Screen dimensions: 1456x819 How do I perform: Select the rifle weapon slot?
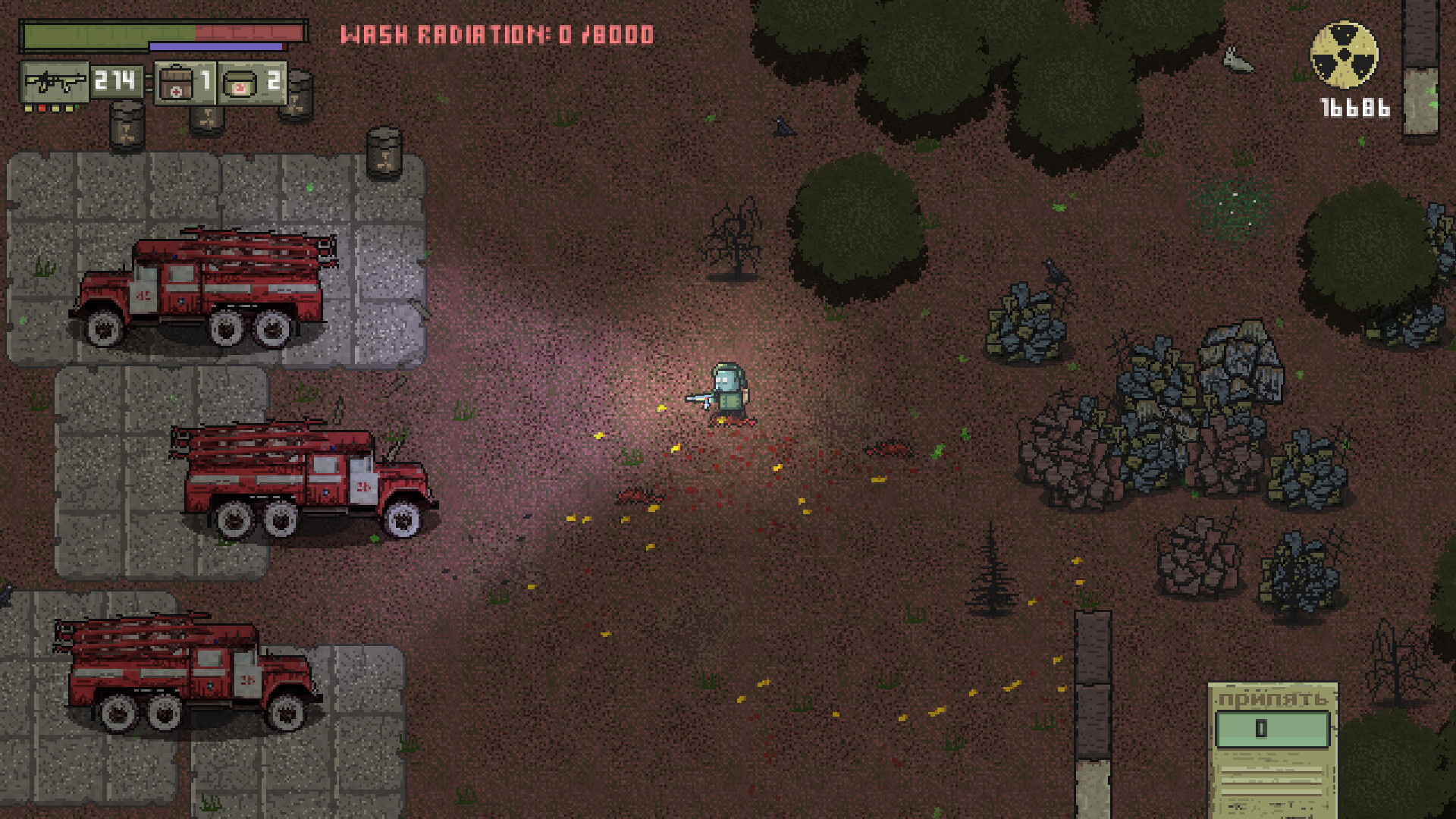click(x=57, y=82)
